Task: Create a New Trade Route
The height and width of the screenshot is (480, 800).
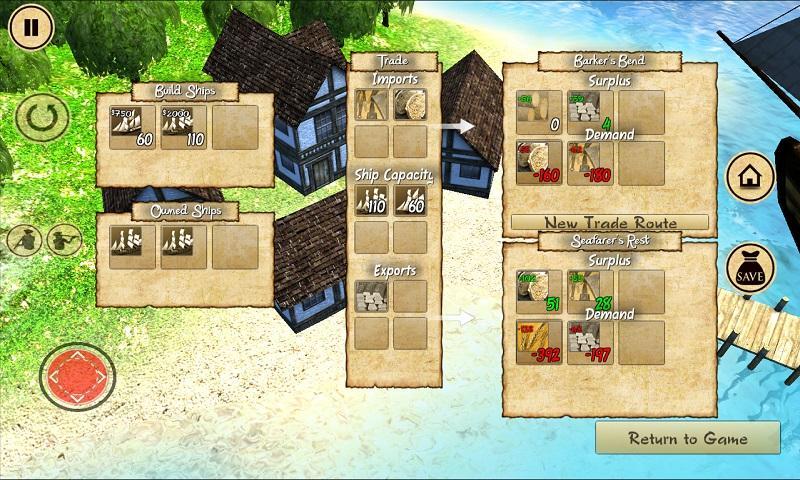Action: [610, 223]
